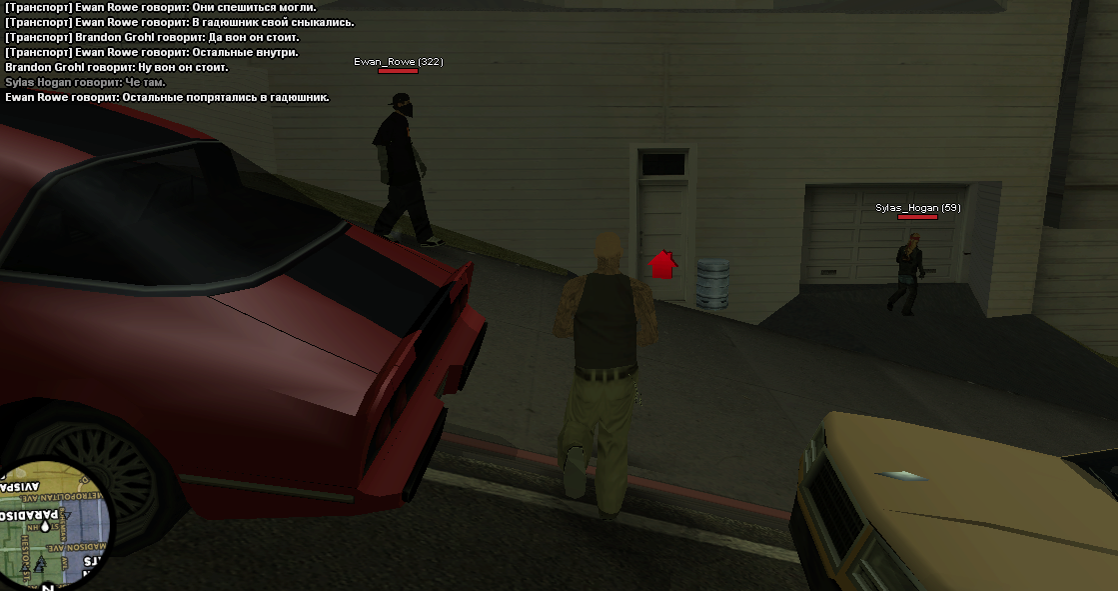Select the Sylas_Hogan player nametag
This screenshot has width=1118, height=591.
coord(917,208)
